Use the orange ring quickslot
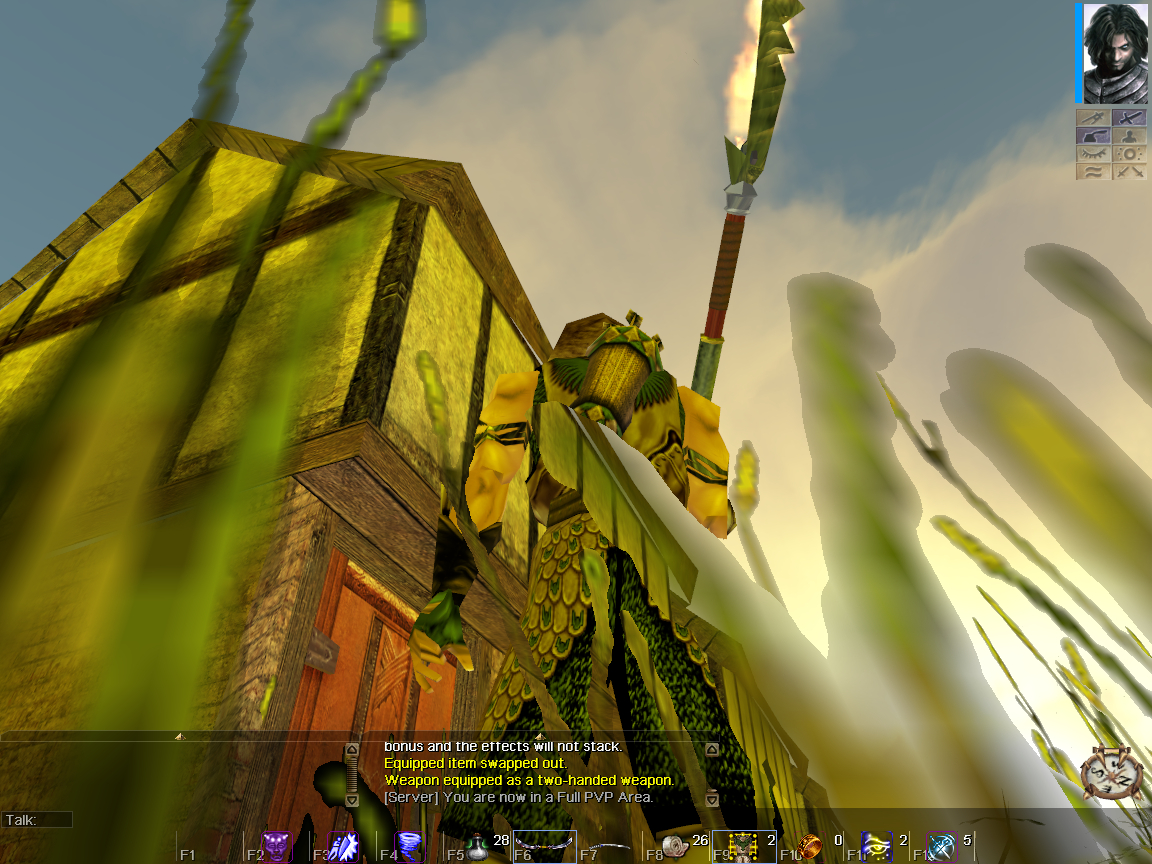The width and height of the screenshot is (1152, 864). (x=811, y=846)
